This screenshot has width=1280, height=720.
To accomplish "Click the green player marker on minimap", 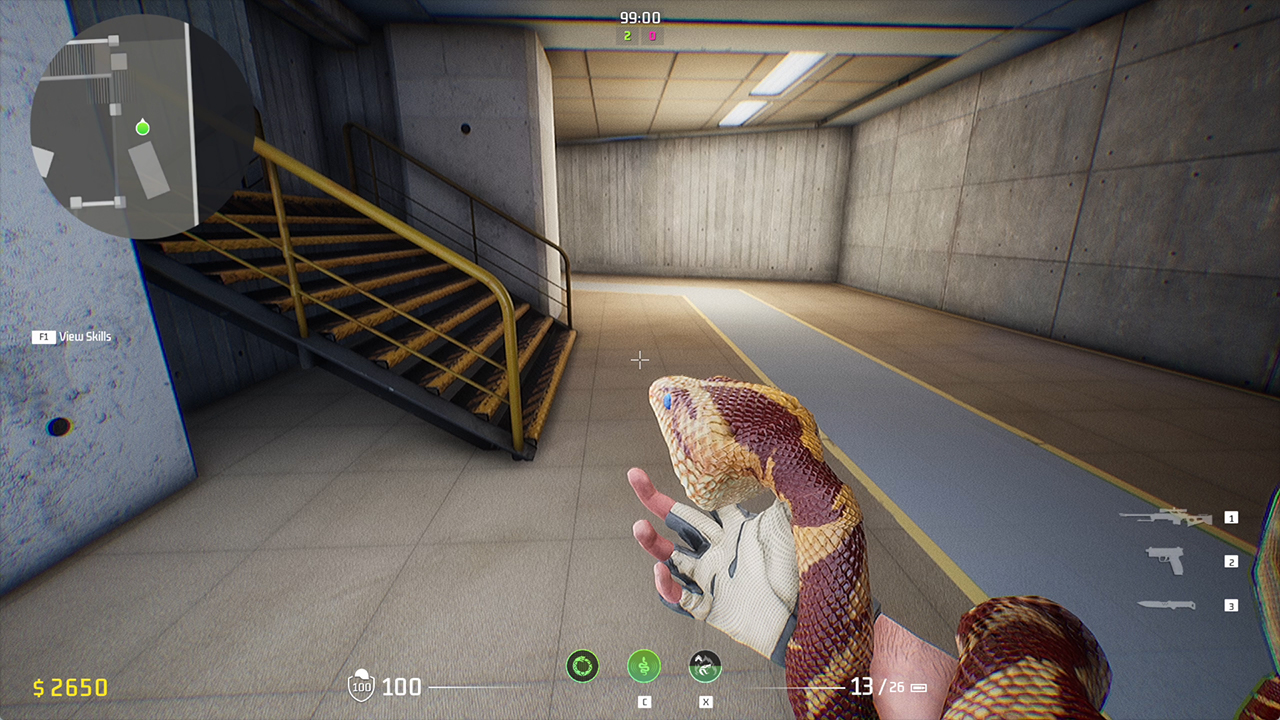I will [x=143, y=127].
